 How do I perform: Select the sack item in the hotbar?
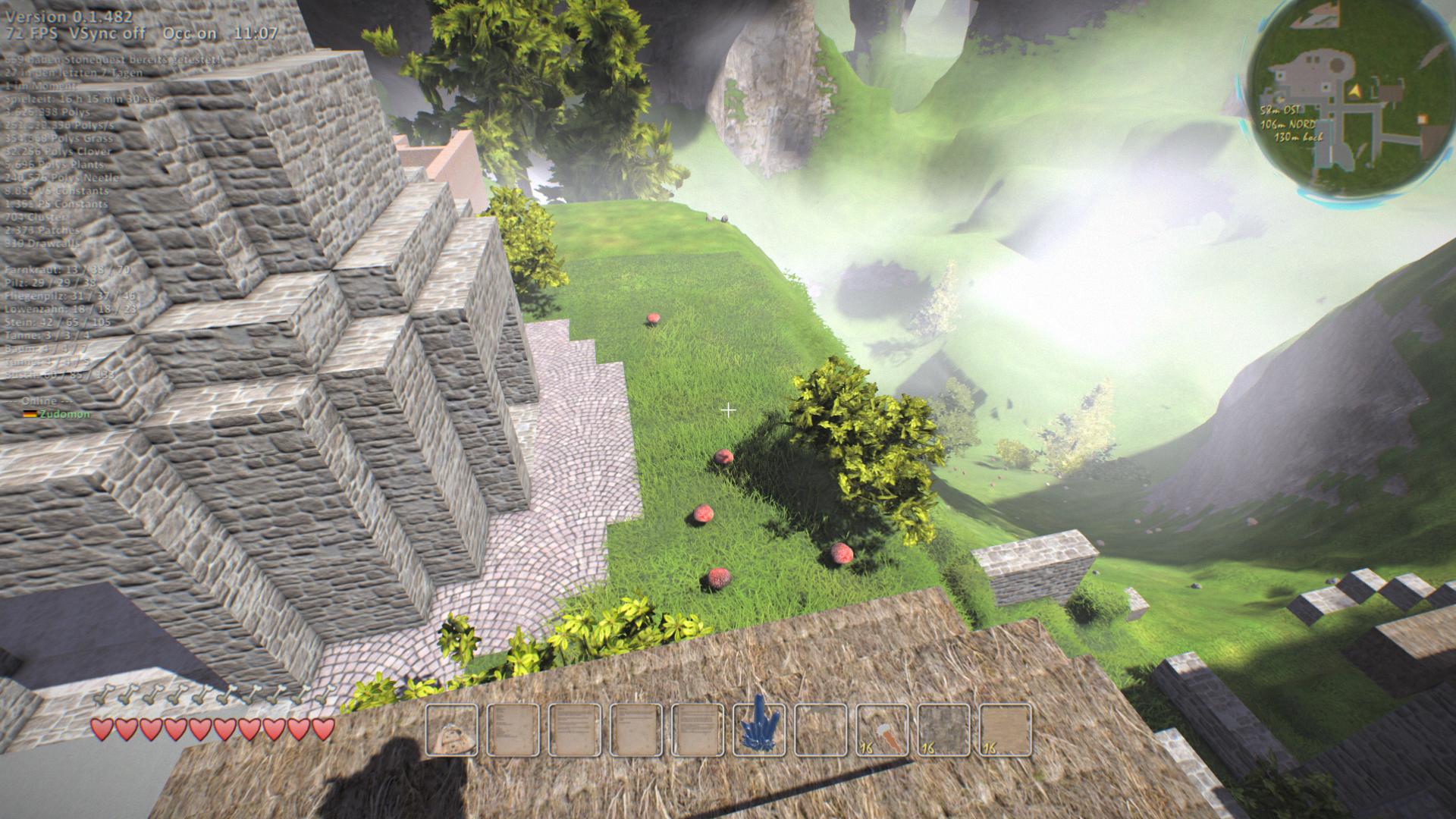point(452,730)
